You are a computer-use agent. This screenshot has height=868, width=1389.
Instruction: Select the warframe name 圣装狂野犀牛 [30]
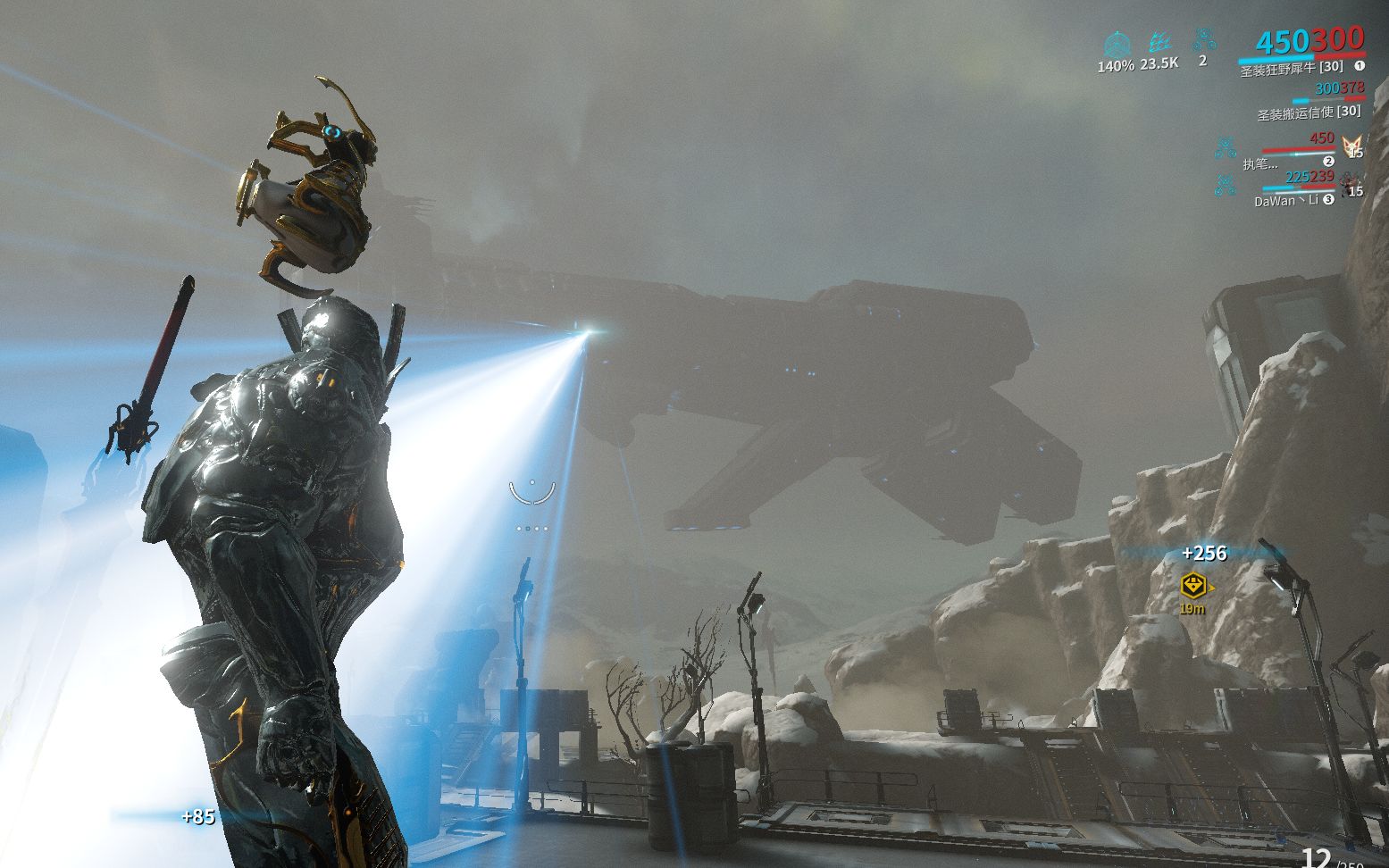pos(1291,68)
